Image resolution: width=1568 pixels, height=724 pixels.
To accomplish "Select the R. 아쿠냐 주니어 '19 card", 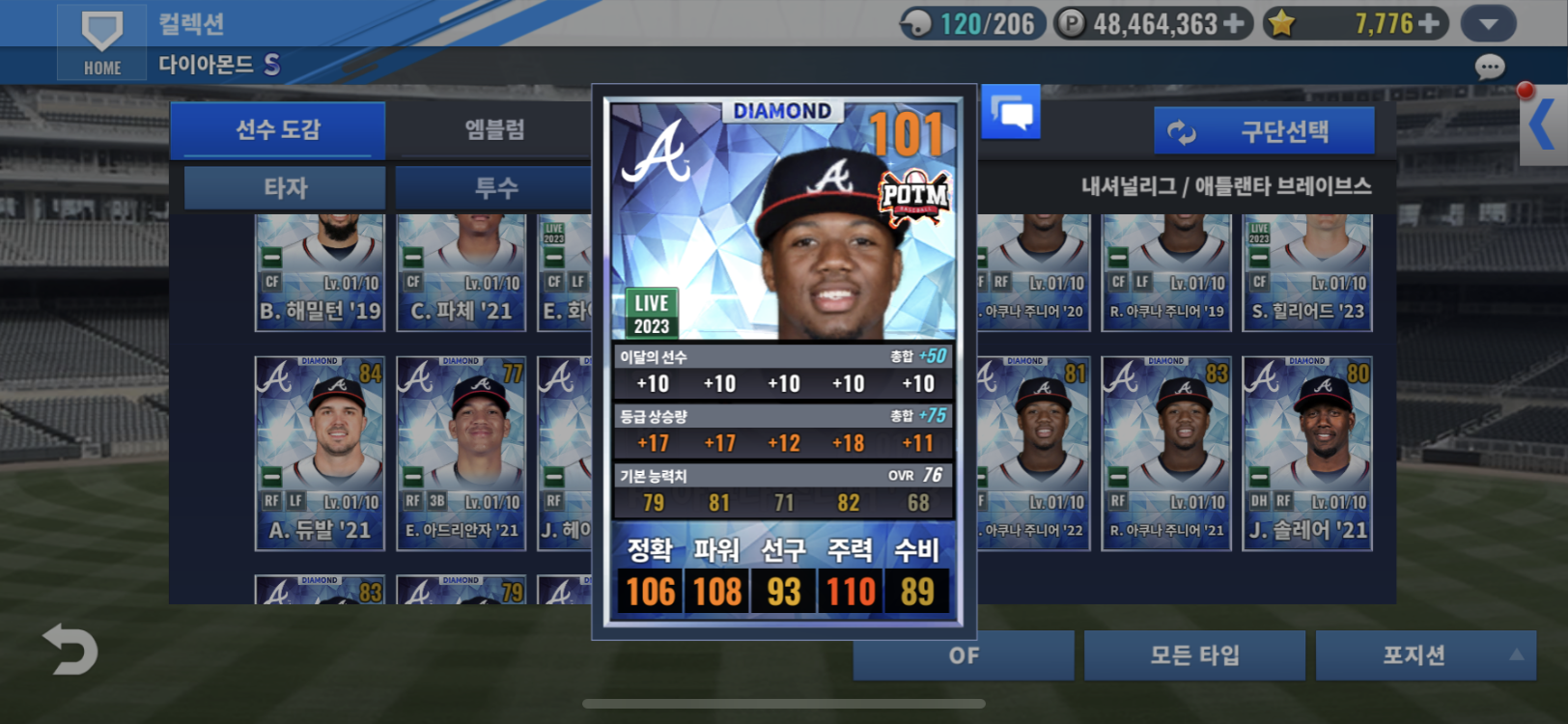I will [1166, 273].
